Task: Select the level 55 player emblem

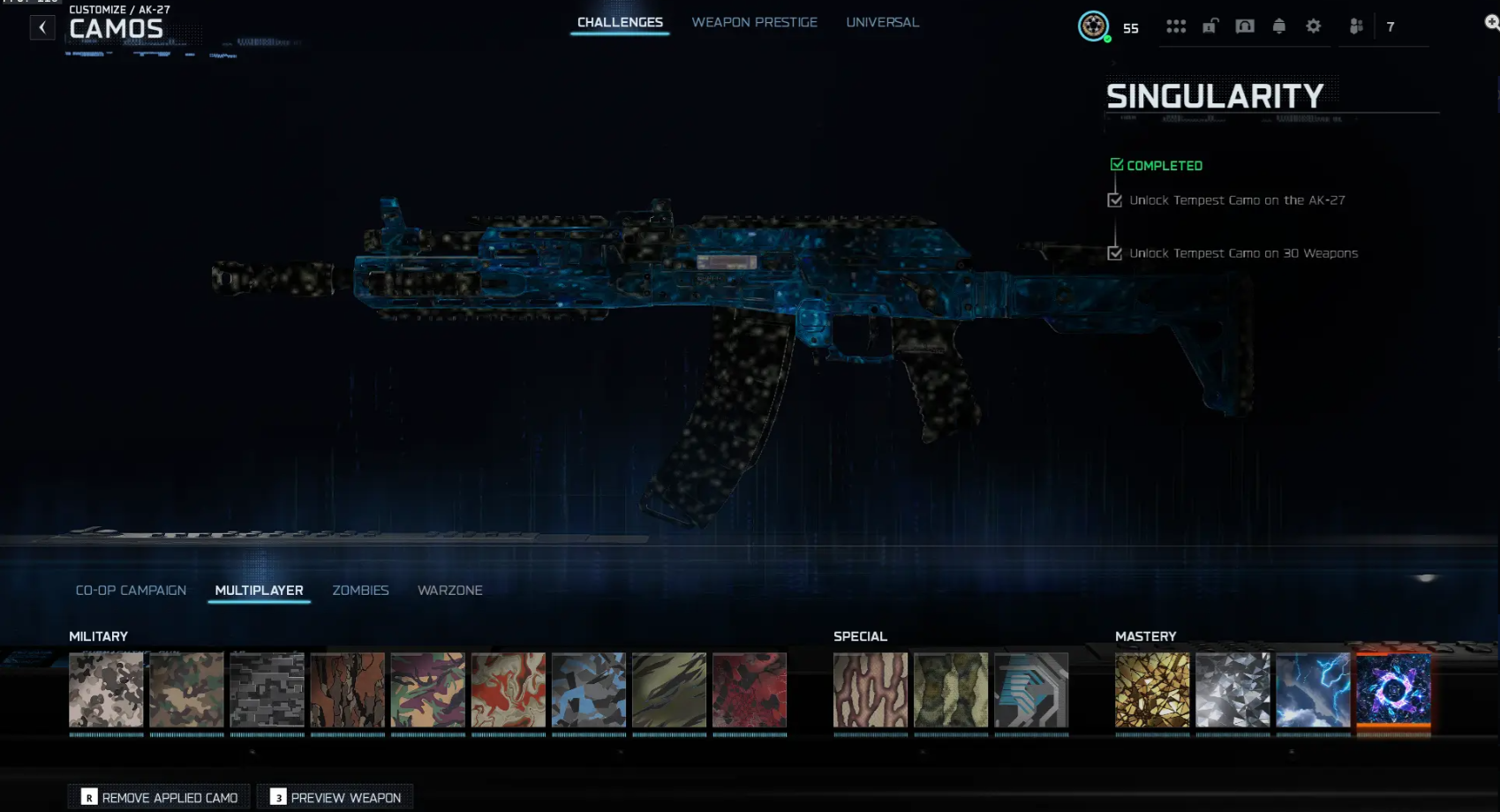Action: pos(1094,27)
